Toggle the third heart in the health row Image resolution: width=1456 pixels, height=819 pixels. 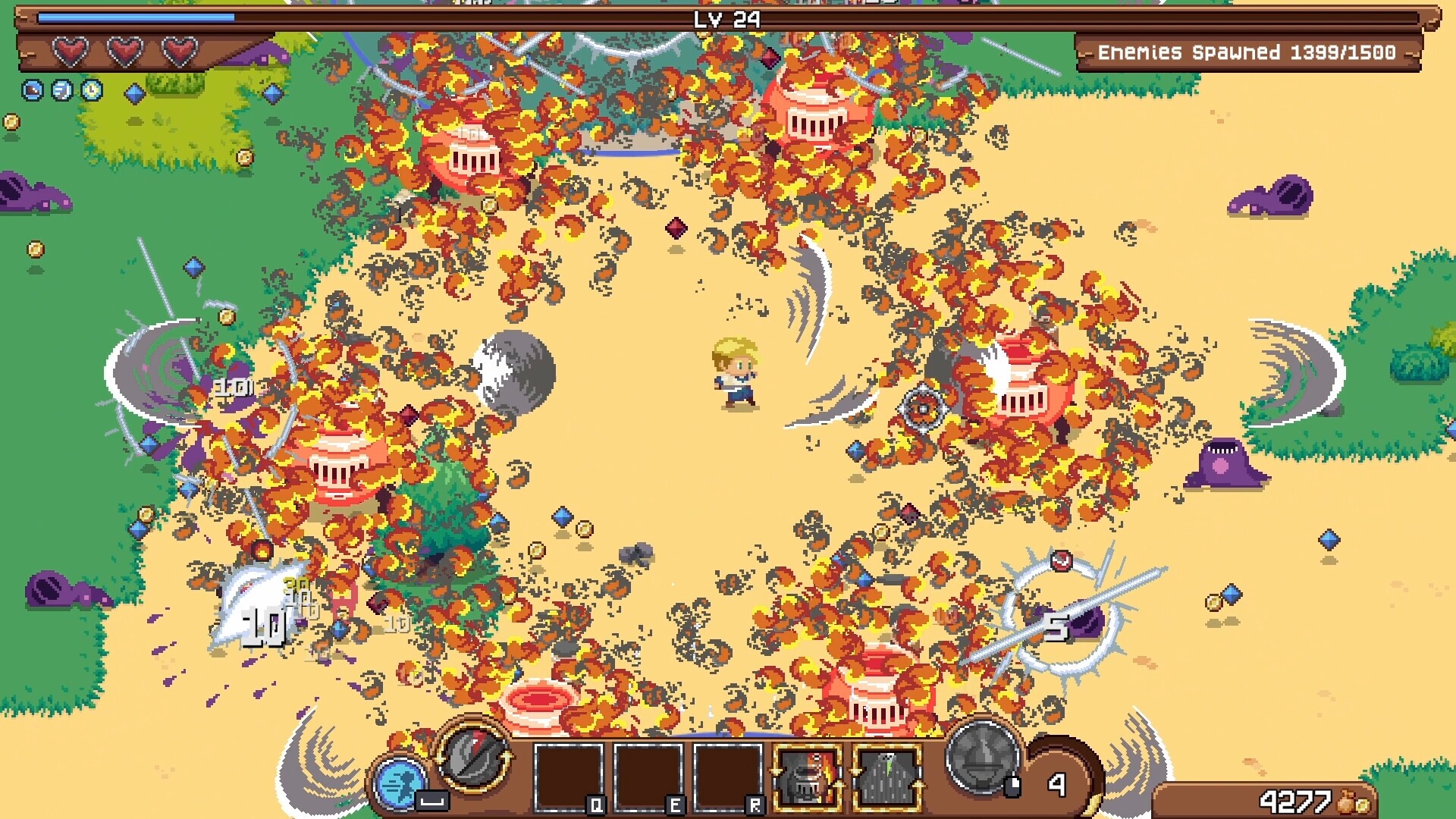coord(178,52)
